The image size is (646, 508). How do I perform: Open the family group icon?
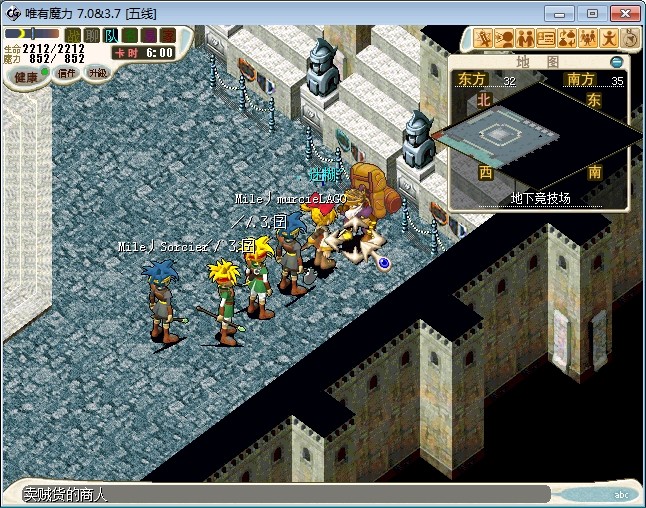pos(588,39)
